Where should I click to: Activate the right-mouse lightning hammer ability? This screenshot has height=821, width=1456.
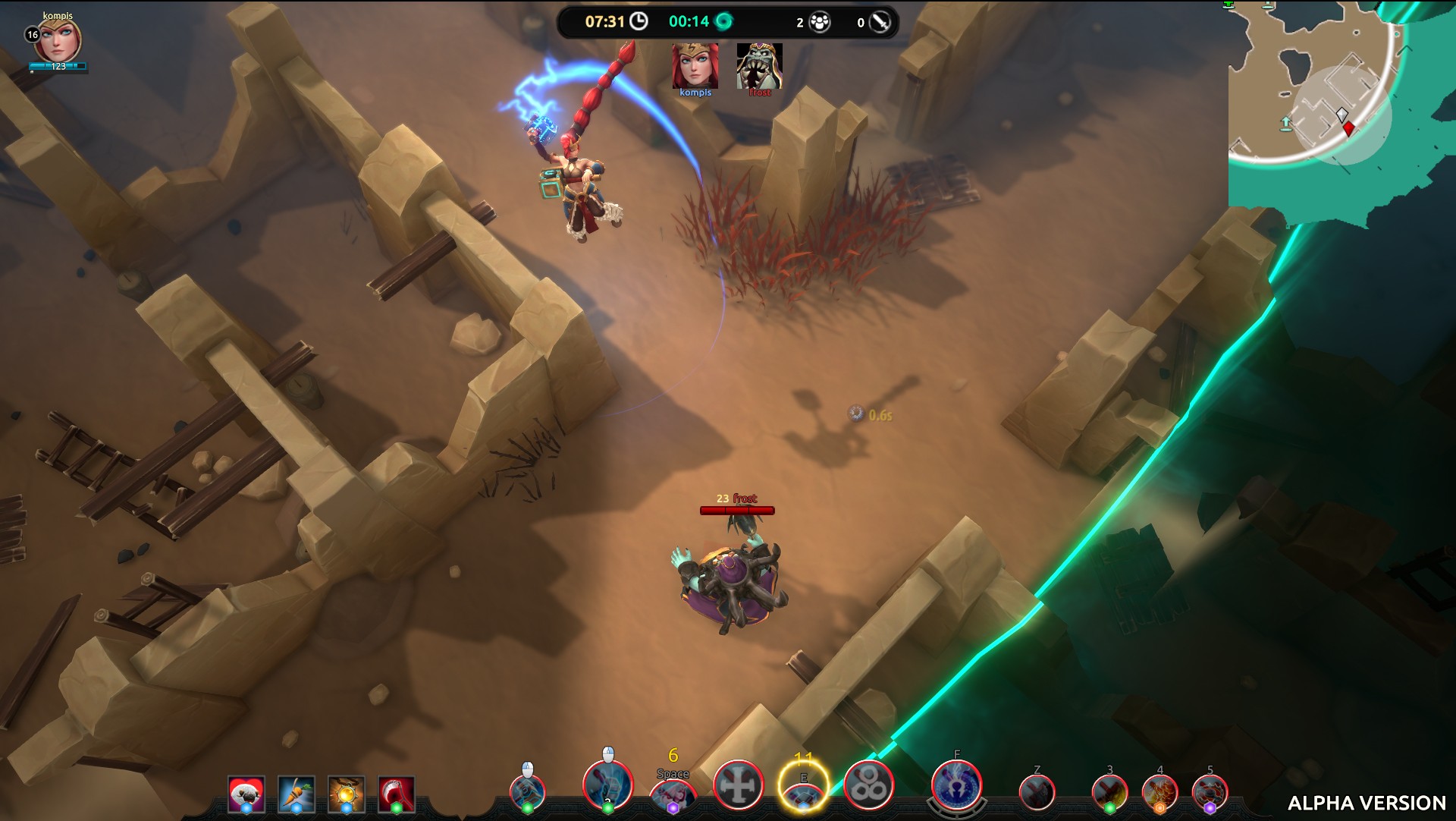607,785
